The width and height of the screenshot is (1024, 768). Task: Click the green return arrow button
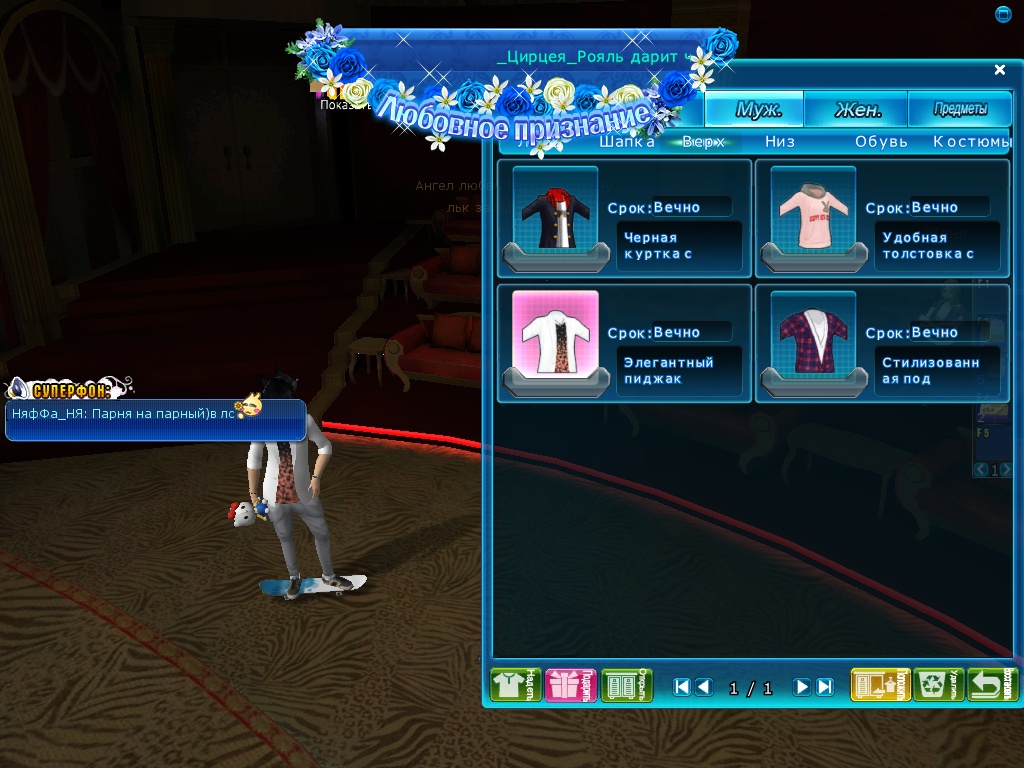tap(993, 685)
